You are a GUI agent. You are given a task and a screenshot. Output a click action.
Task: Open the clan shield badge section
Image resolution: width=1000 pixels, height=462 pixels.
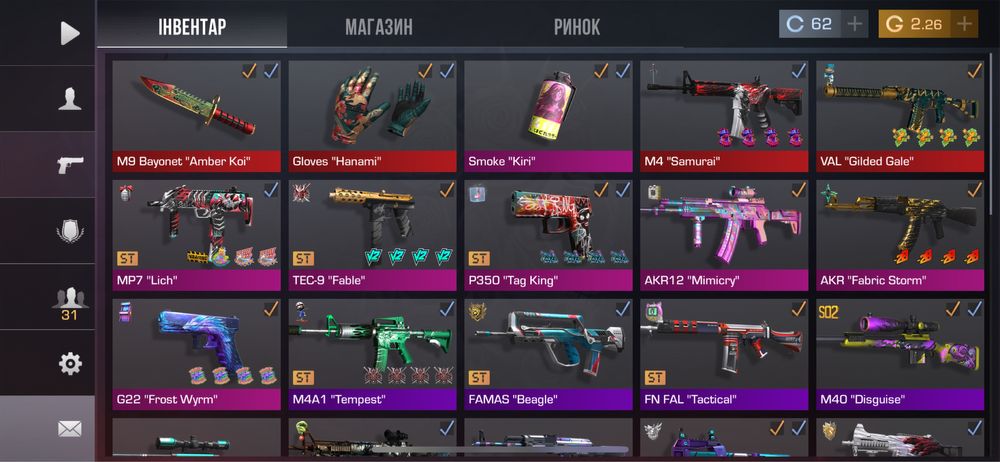pos(69,231)
